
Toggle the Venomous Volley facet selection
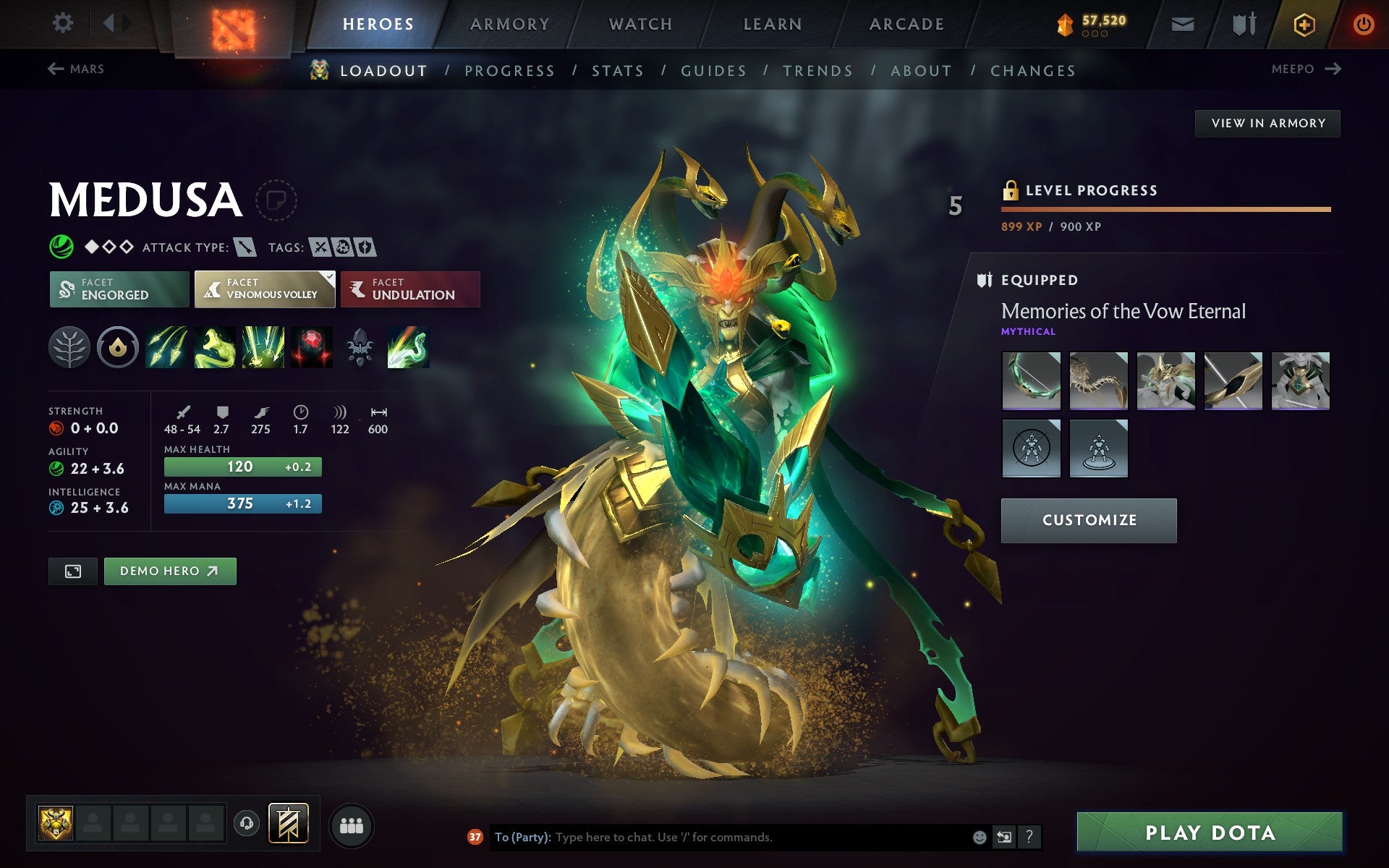pos(264,289)
